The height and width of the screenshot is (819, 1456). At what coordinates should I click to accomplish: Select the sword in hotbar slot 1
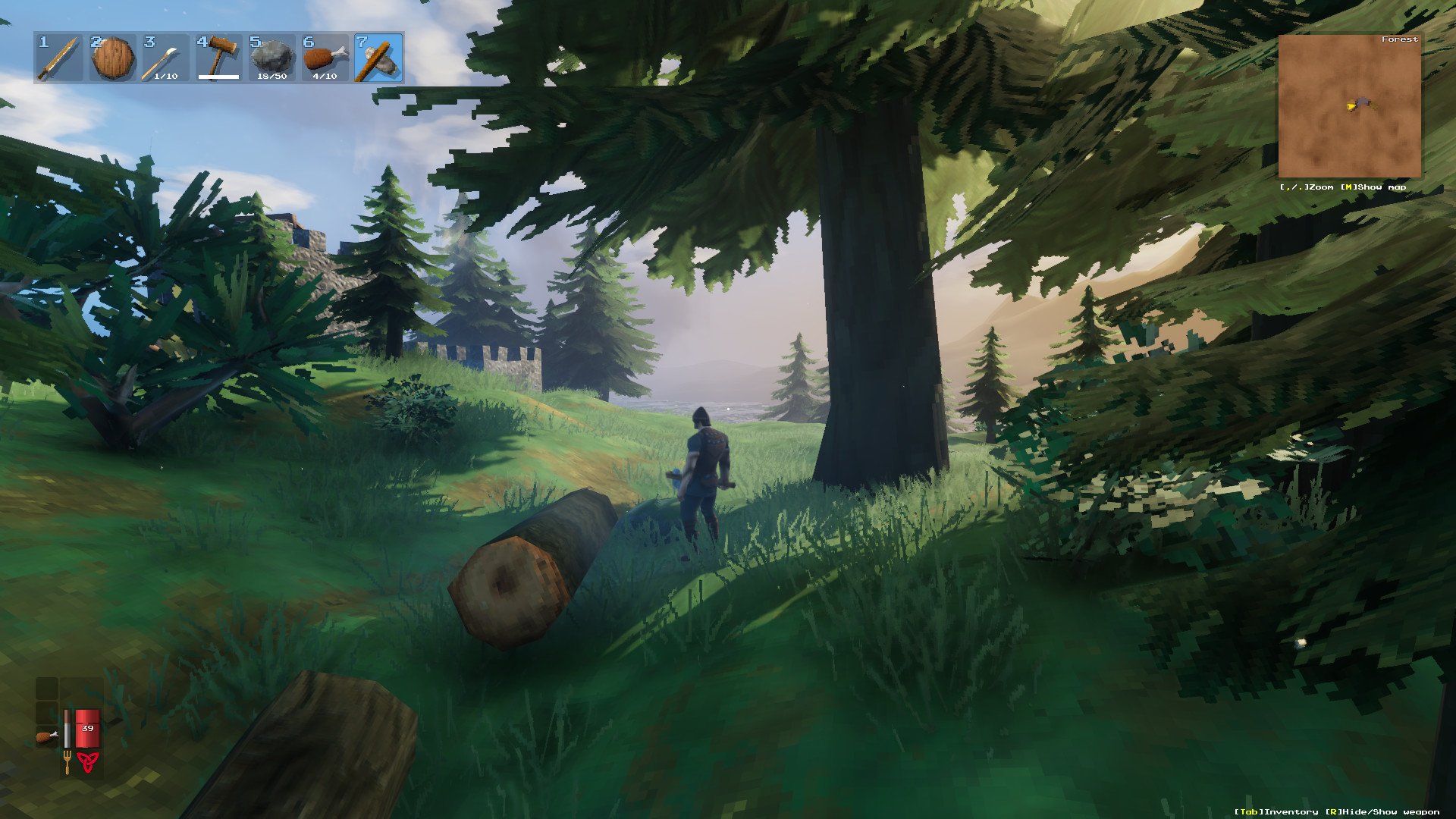pos(59,57)
